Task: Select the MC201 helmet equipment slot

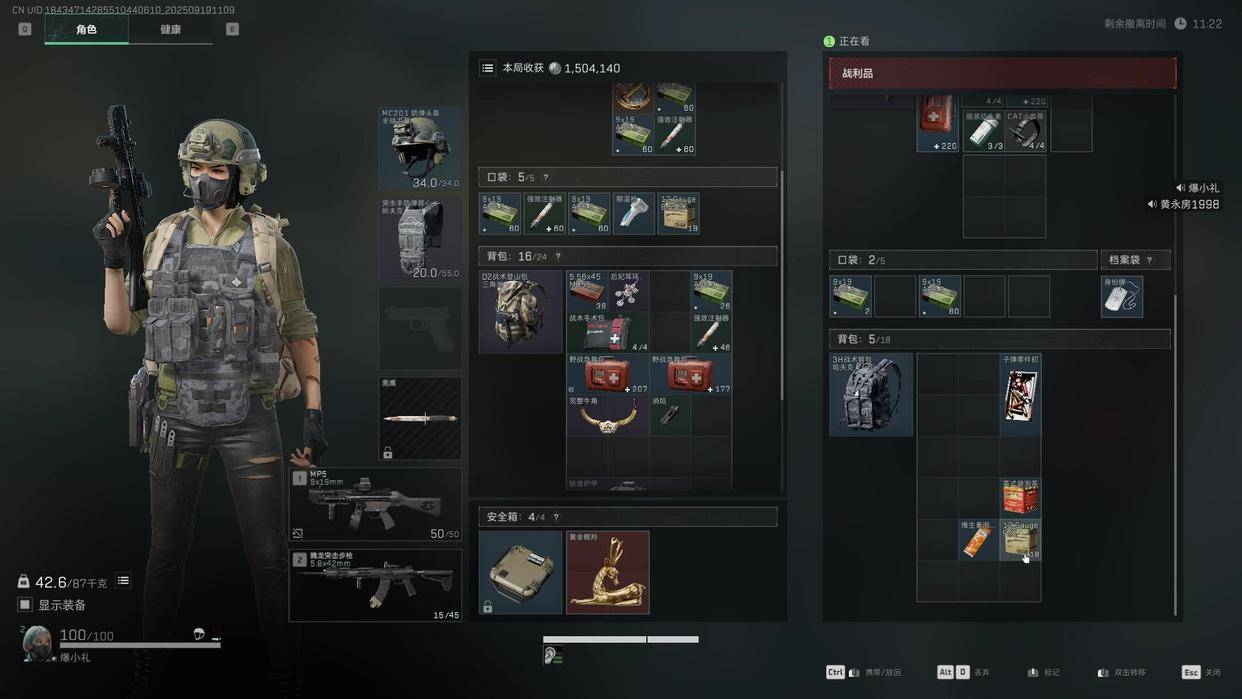Action: [420, 148]
